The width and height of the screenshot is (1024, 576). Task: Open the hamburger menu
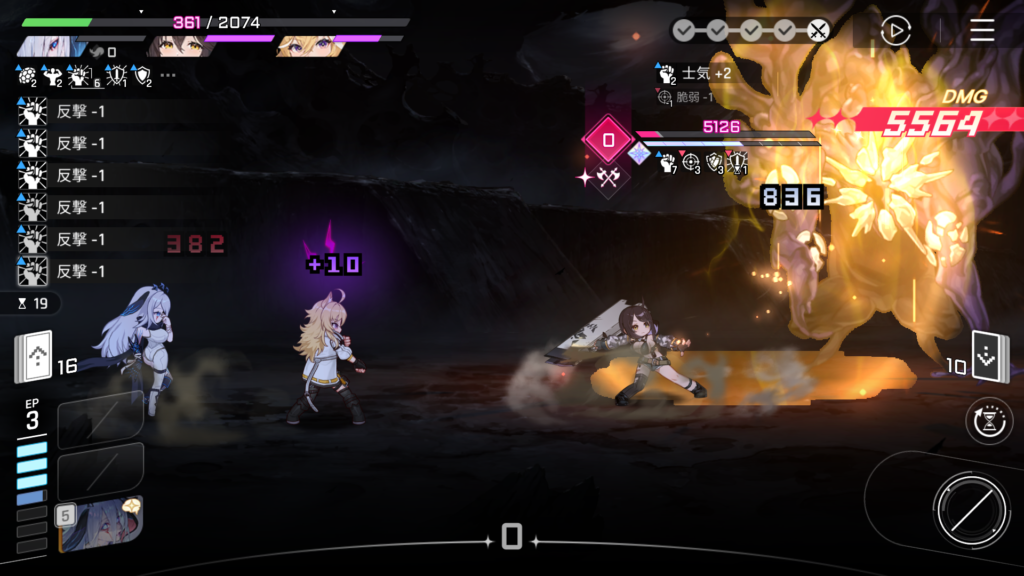(982, 31)
